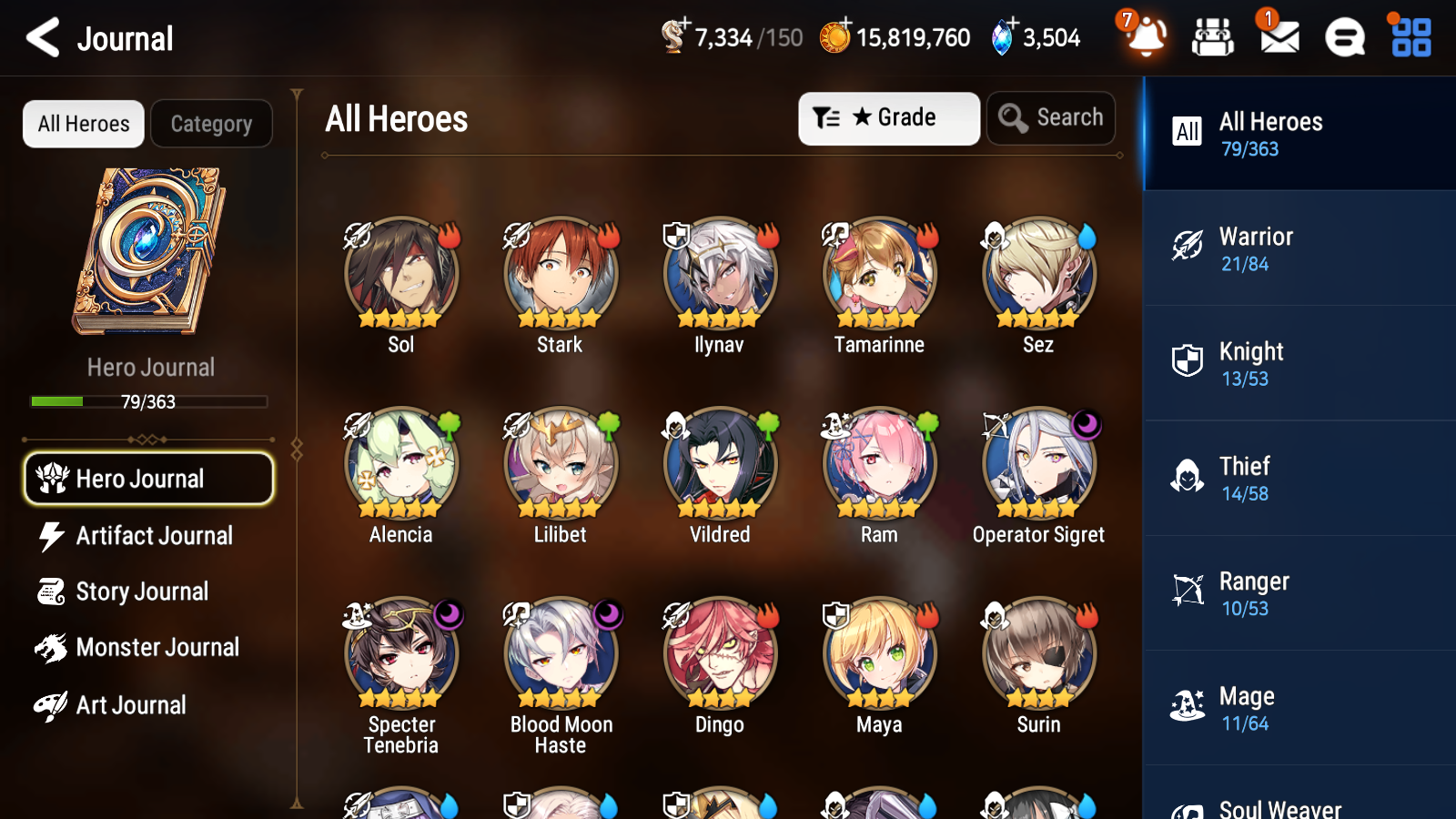
Task: Open the notifications bell
Action: [x=1146, y=38]
